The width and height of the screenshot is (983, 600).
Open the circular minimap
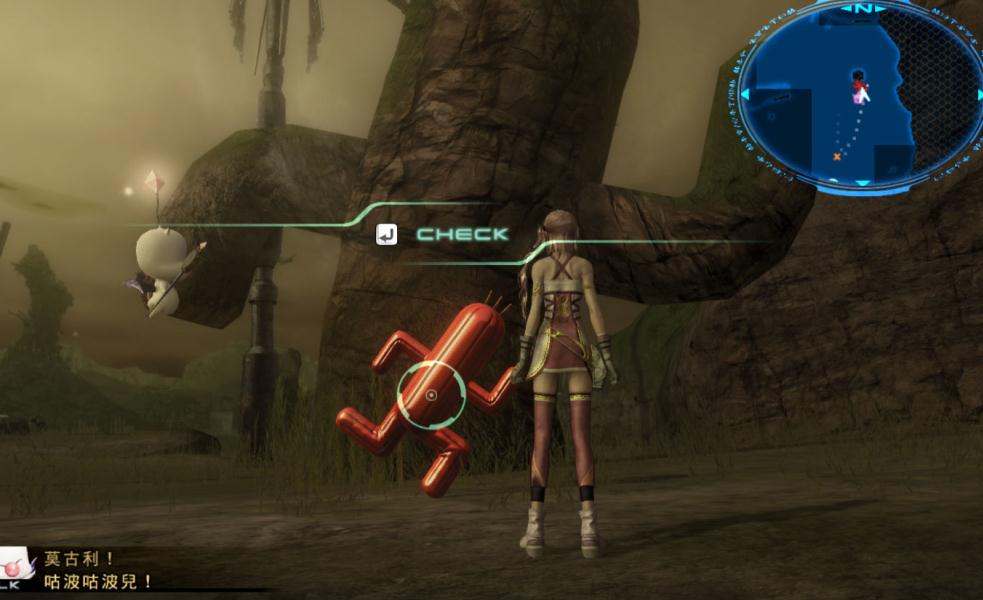pyautogui.click(x=856, y=96)
